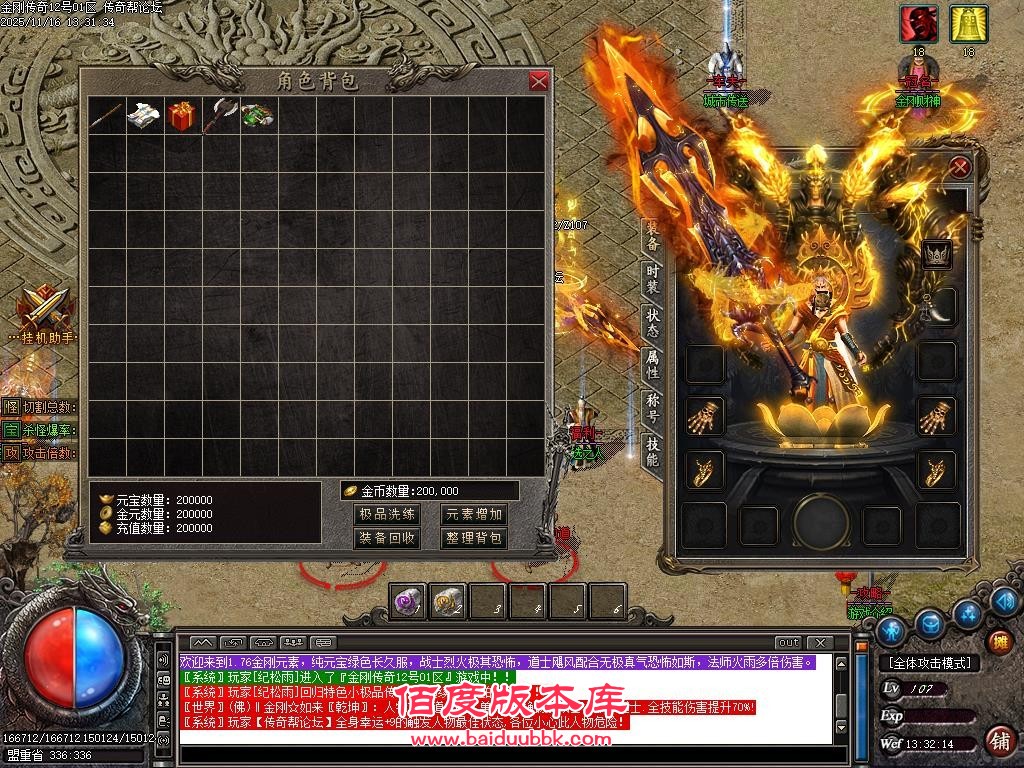The width and height of the screenshot is (1024, 768).
Task: Open the 元素增加 function
Action: [474, 514]
